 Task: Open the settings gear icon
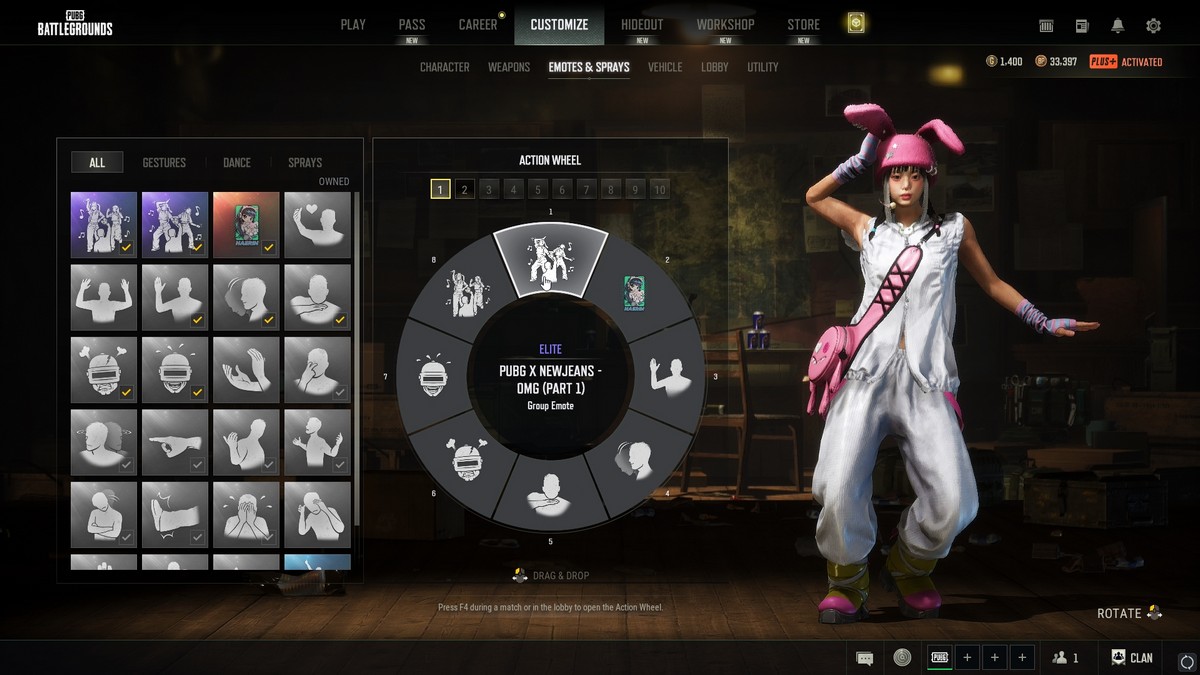point(1153,25)
